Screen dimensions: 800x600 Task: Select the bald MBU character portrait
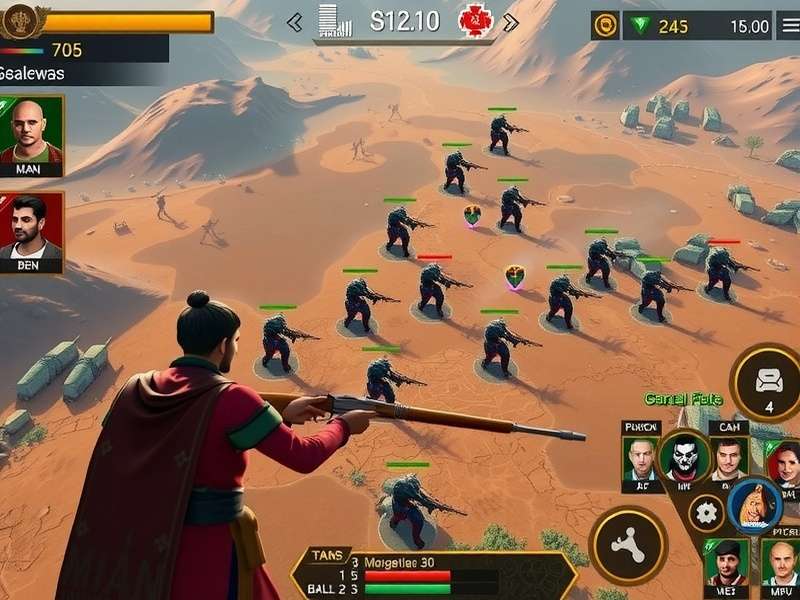[x=781, y=562]
